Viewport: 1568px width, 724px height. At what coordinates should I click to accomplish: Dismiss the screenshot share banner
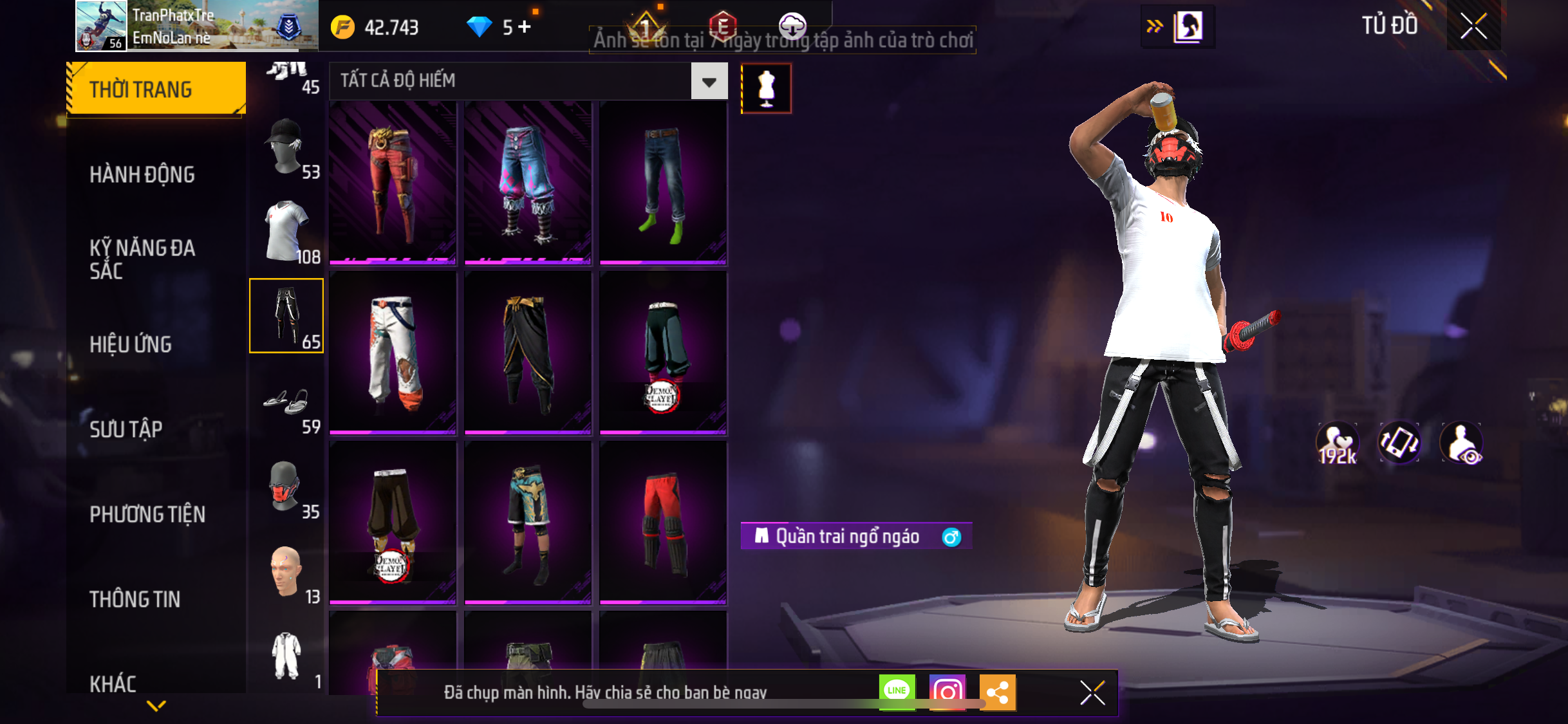click(x=1092, y=692)
